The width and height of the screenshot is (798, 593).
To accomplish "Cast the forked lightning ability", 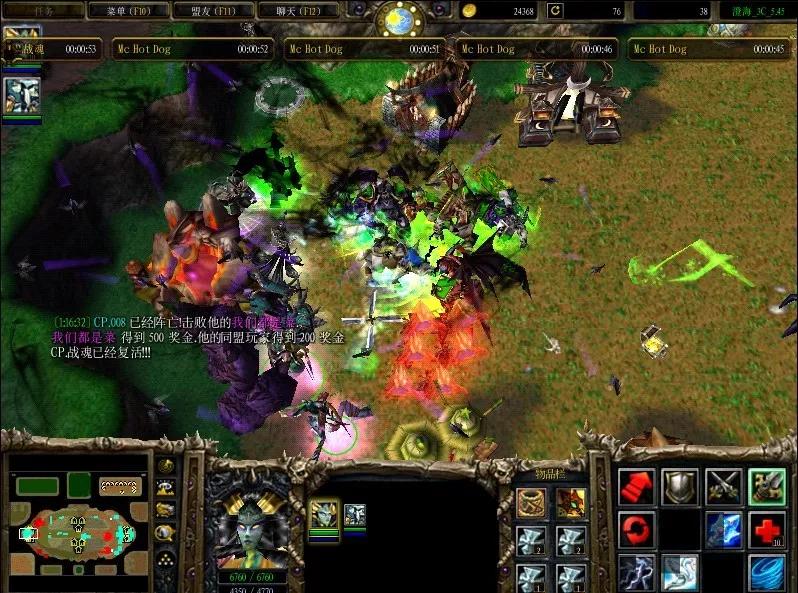I will (636, 572).
